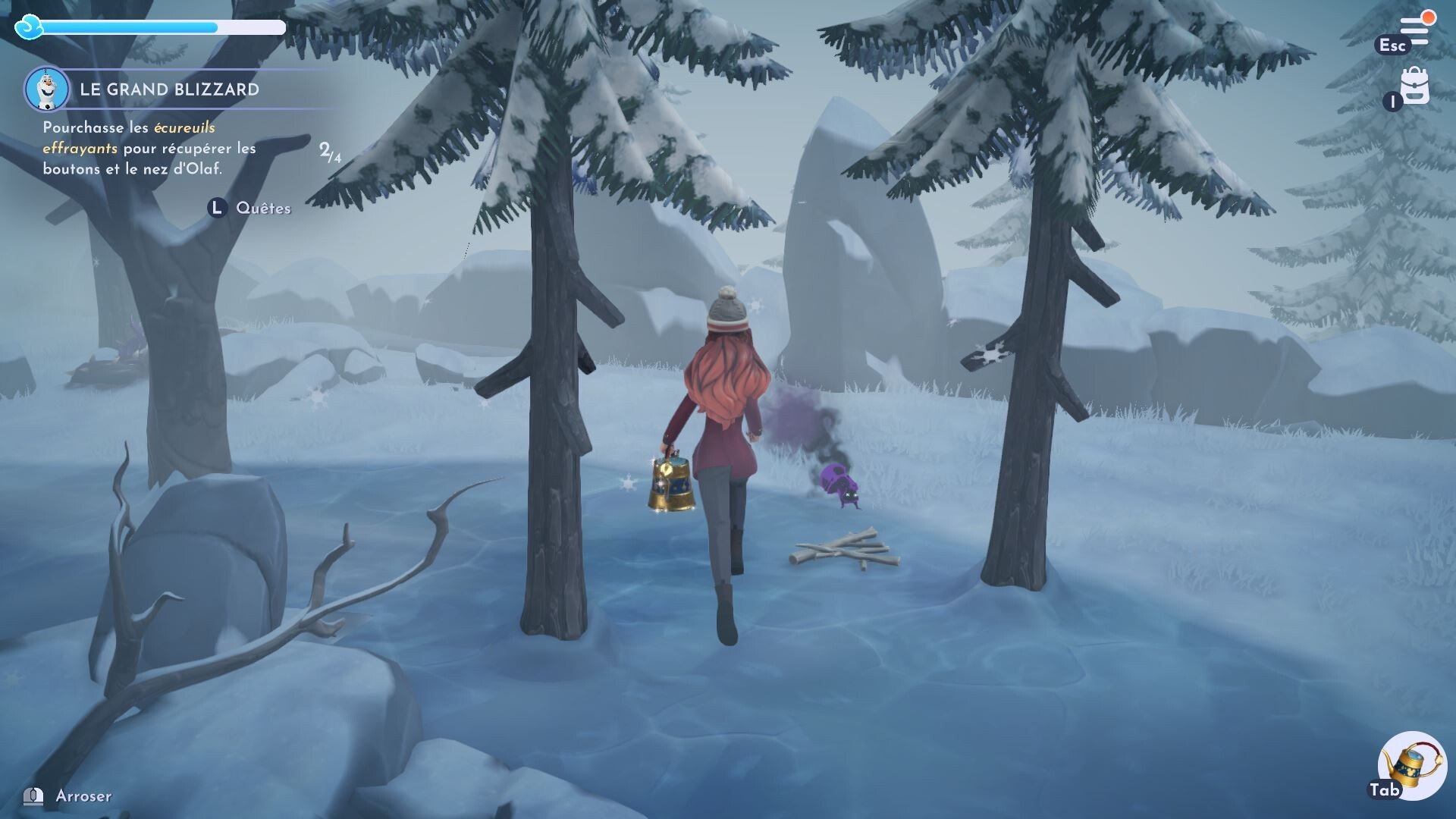
Task: Click the 2/4 quest progress counter
Action: (330, 152)
